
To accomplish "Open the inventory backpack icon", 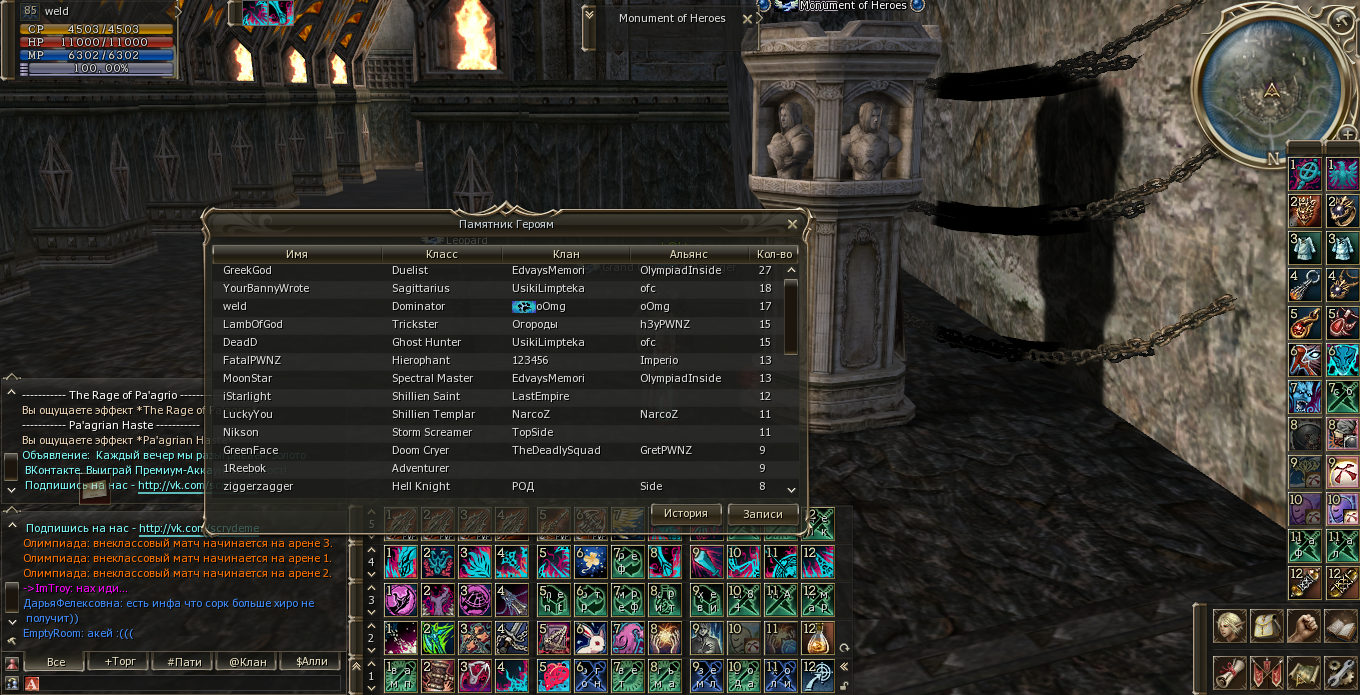I will coord(1267,626).
